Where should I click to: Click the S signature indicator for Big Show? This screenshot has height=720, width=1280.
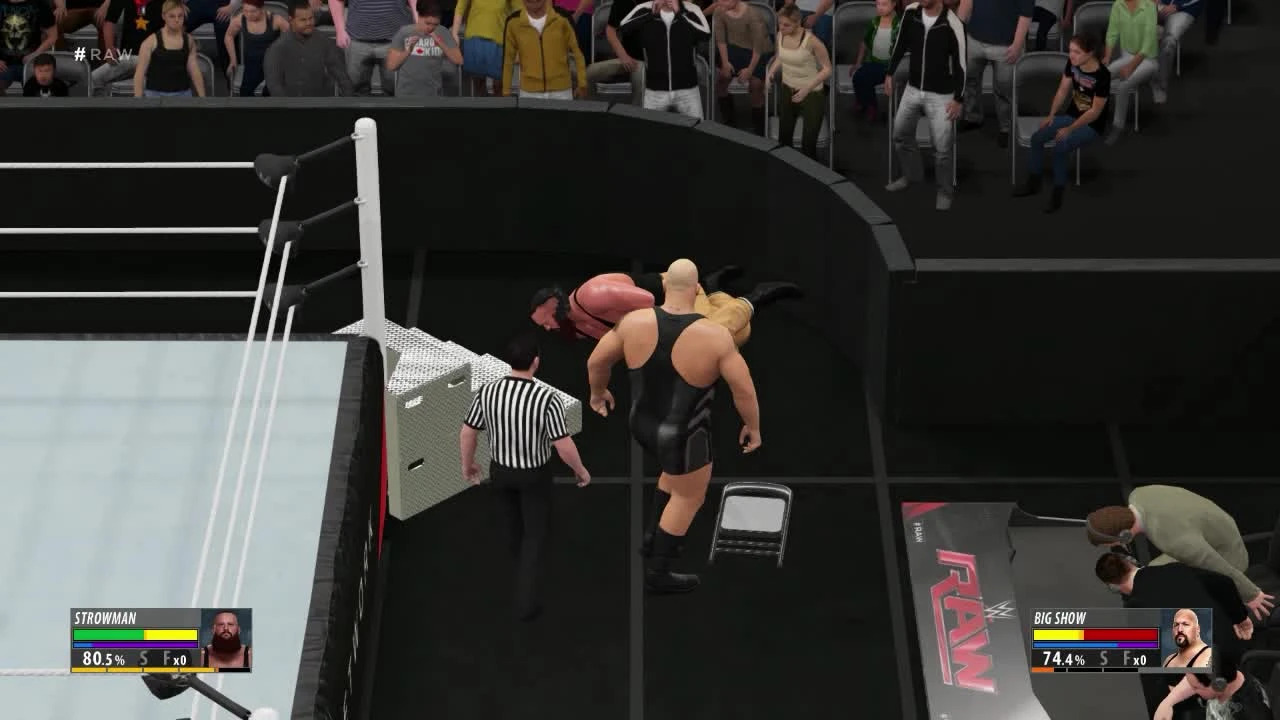pyautogui.click(x=1104, y=658)
